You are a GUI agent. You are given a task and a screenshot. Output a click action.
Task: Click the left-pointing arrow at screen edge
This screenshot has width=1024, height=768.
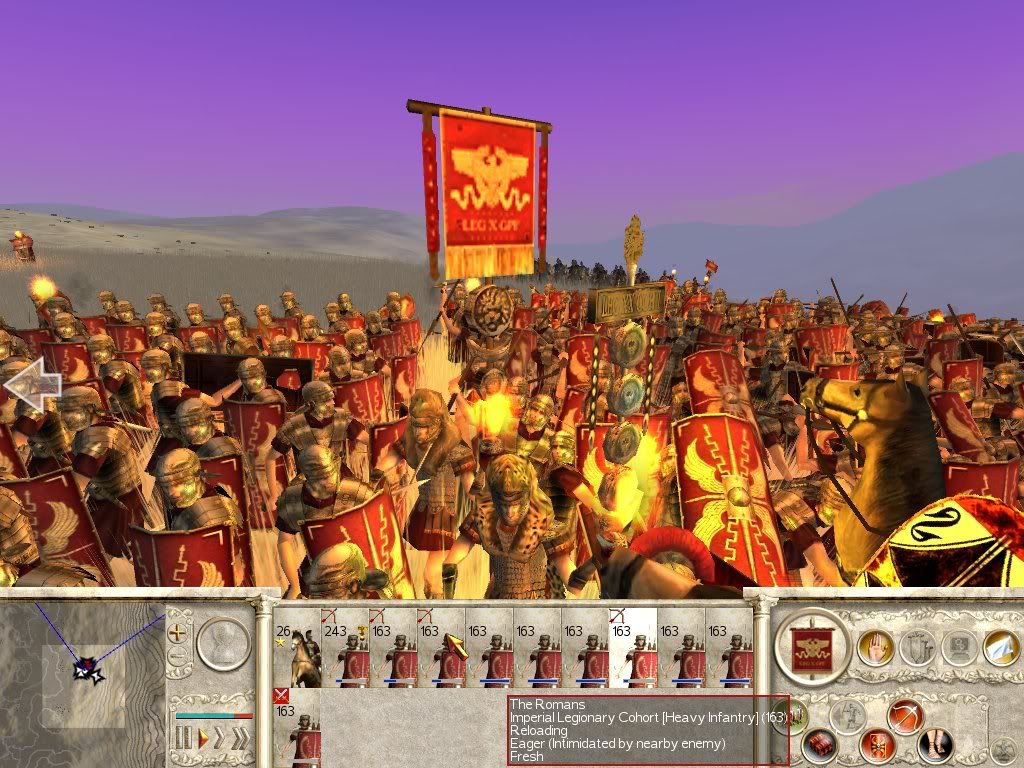pyautogui.click(x=30, y=384)
